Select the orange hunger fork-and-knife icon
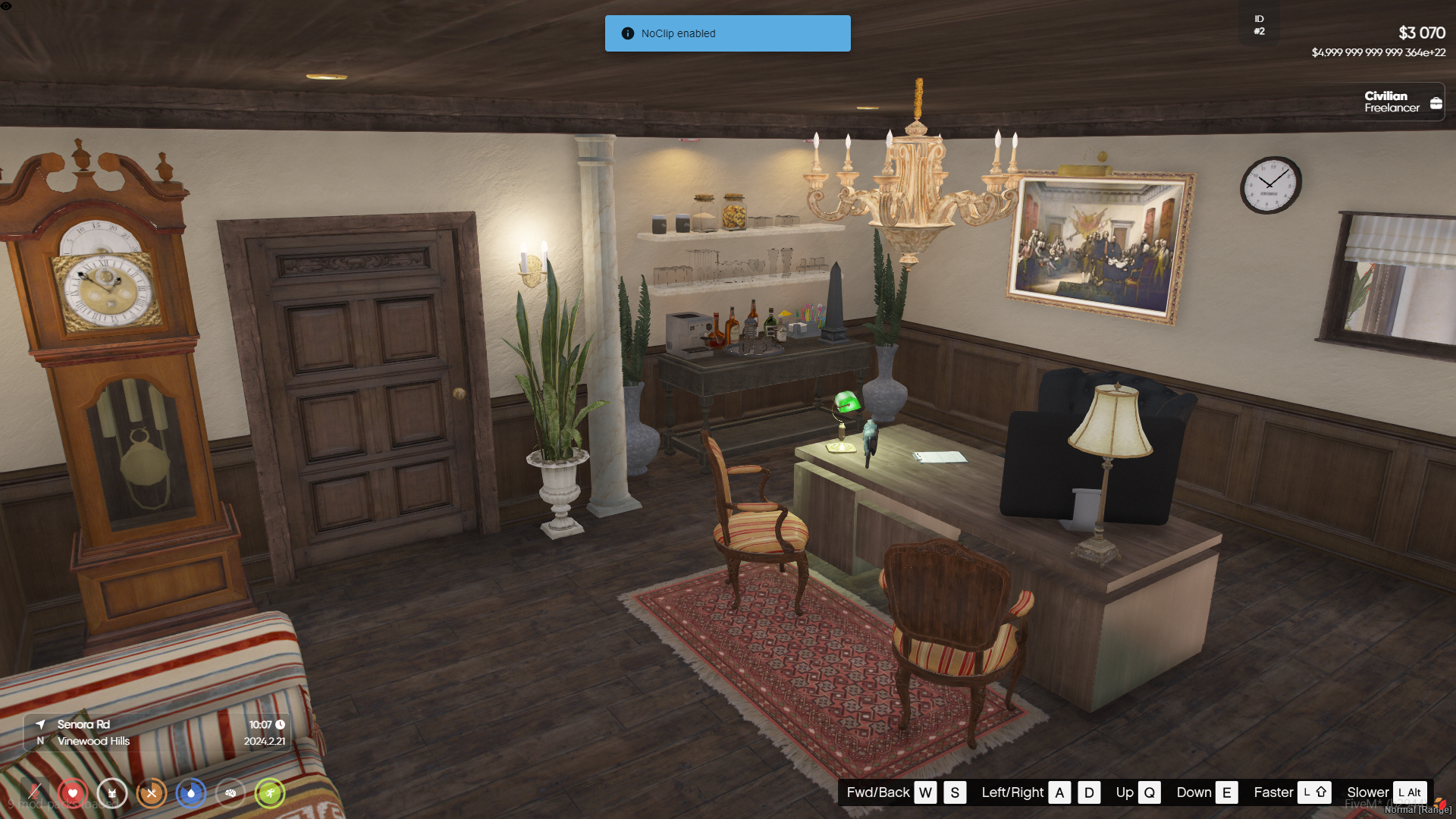The image size is (1456, 819). pos(152,793)
